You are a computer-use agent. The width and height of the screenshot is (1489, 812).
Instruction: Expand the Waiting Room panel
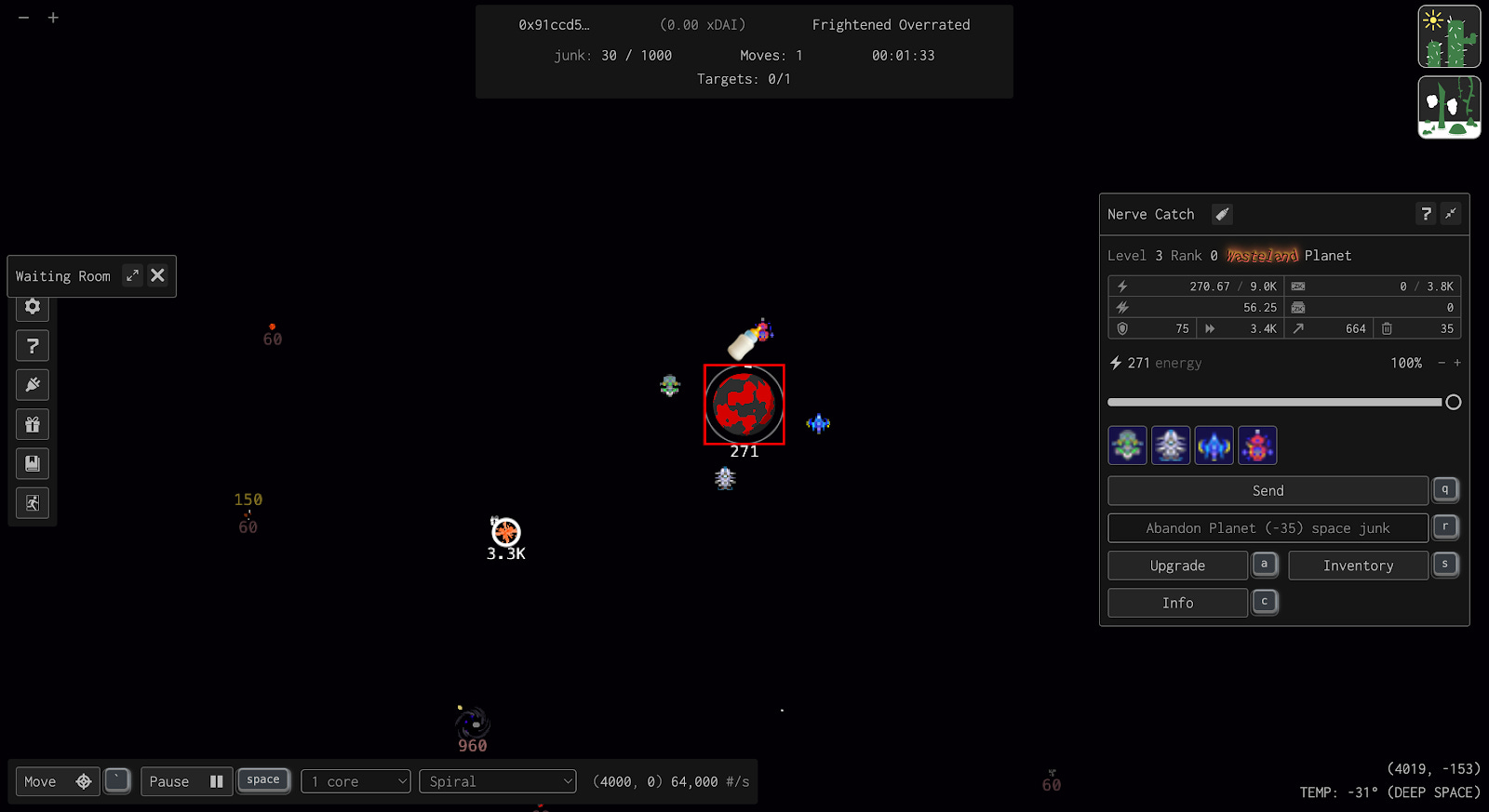132,275
